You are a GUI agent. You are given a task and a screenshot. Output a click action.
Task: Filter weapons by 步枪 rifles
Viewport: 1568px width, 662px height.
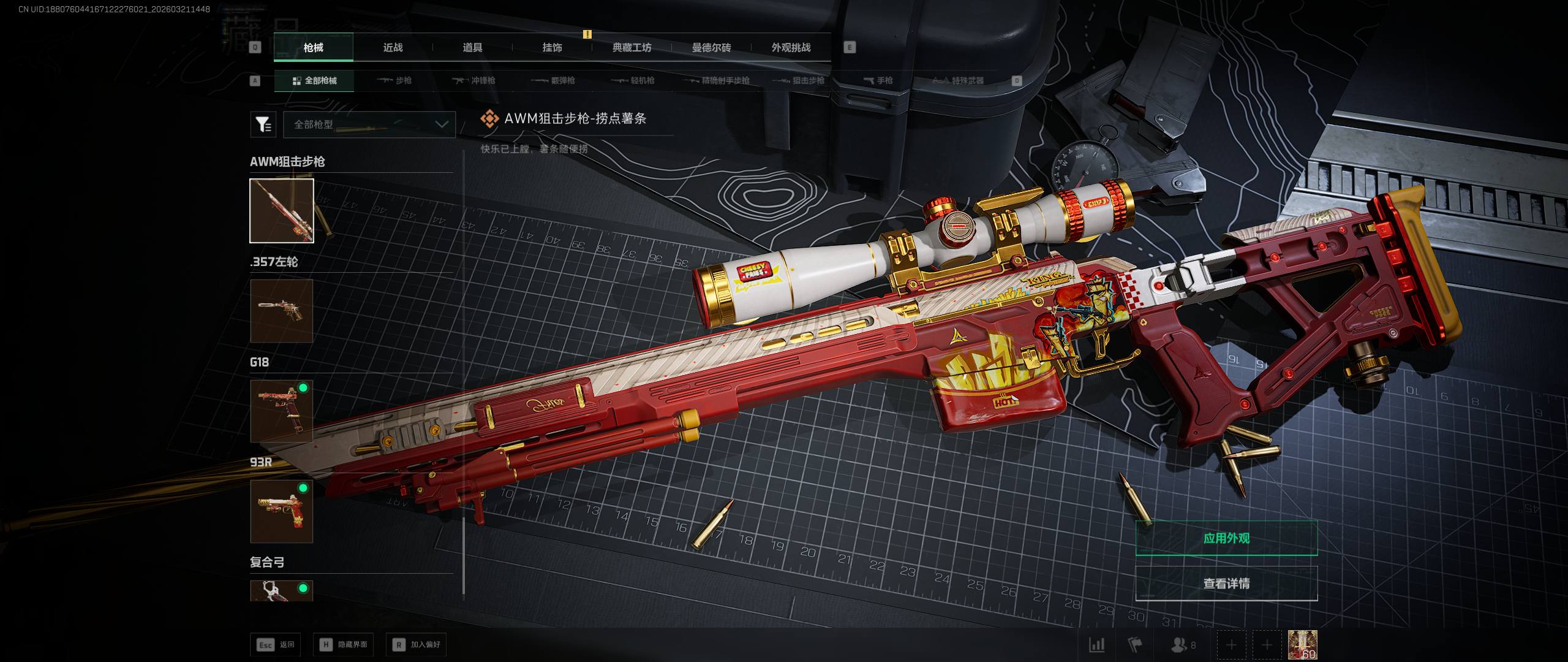tap(395, 80)
